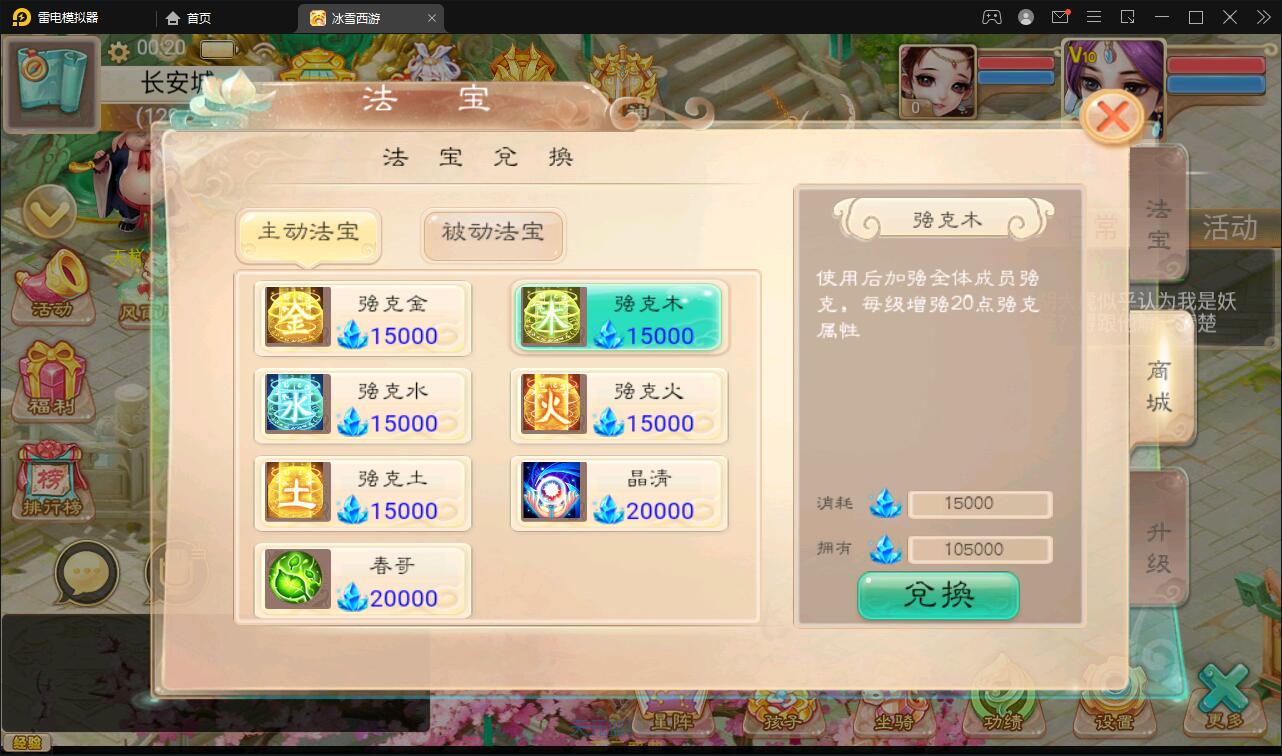This screenshot has width=1282, height=756.
Task: Open the 福利 (Welfare) gift icon
Action: click(x=55, y=380)
